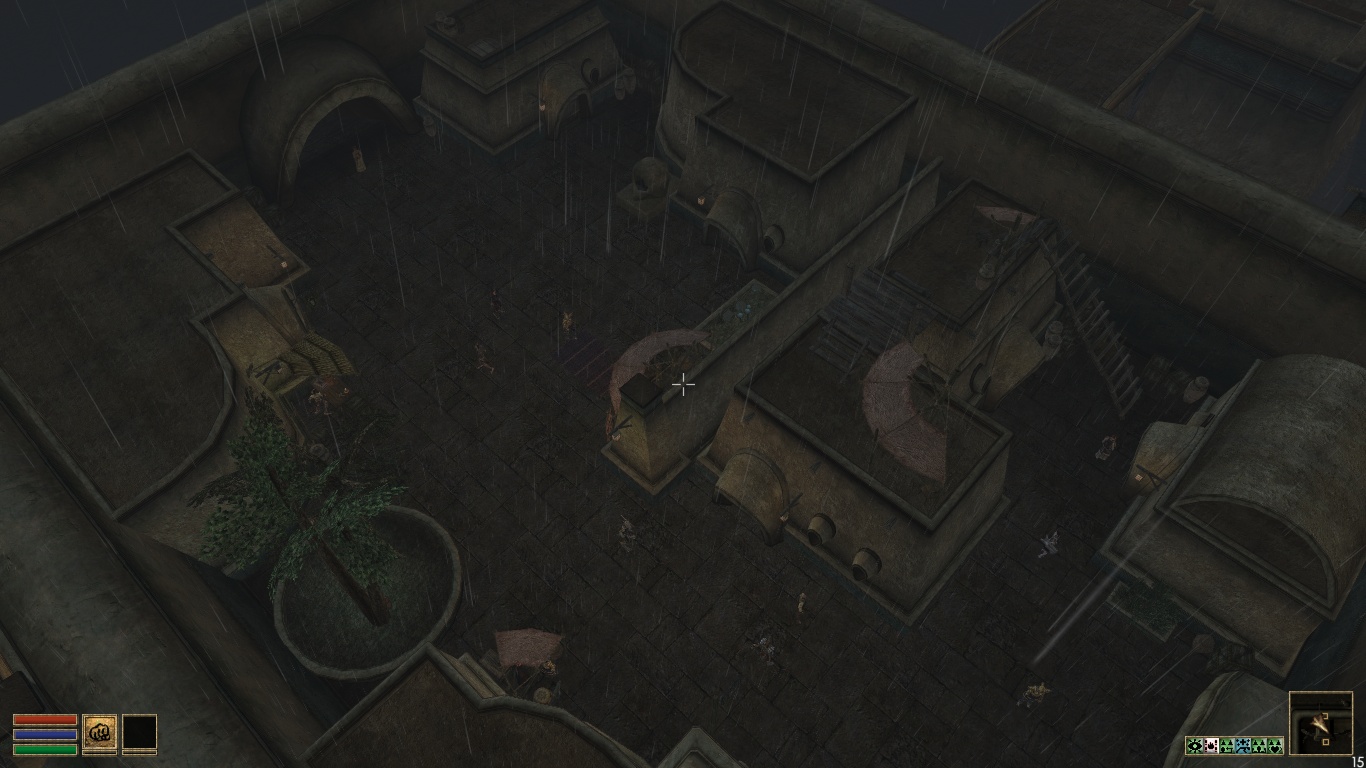Viewport: 1366px width, 768px height.
Task: Click the green eye active effect icon
Action: [1195, 746]
